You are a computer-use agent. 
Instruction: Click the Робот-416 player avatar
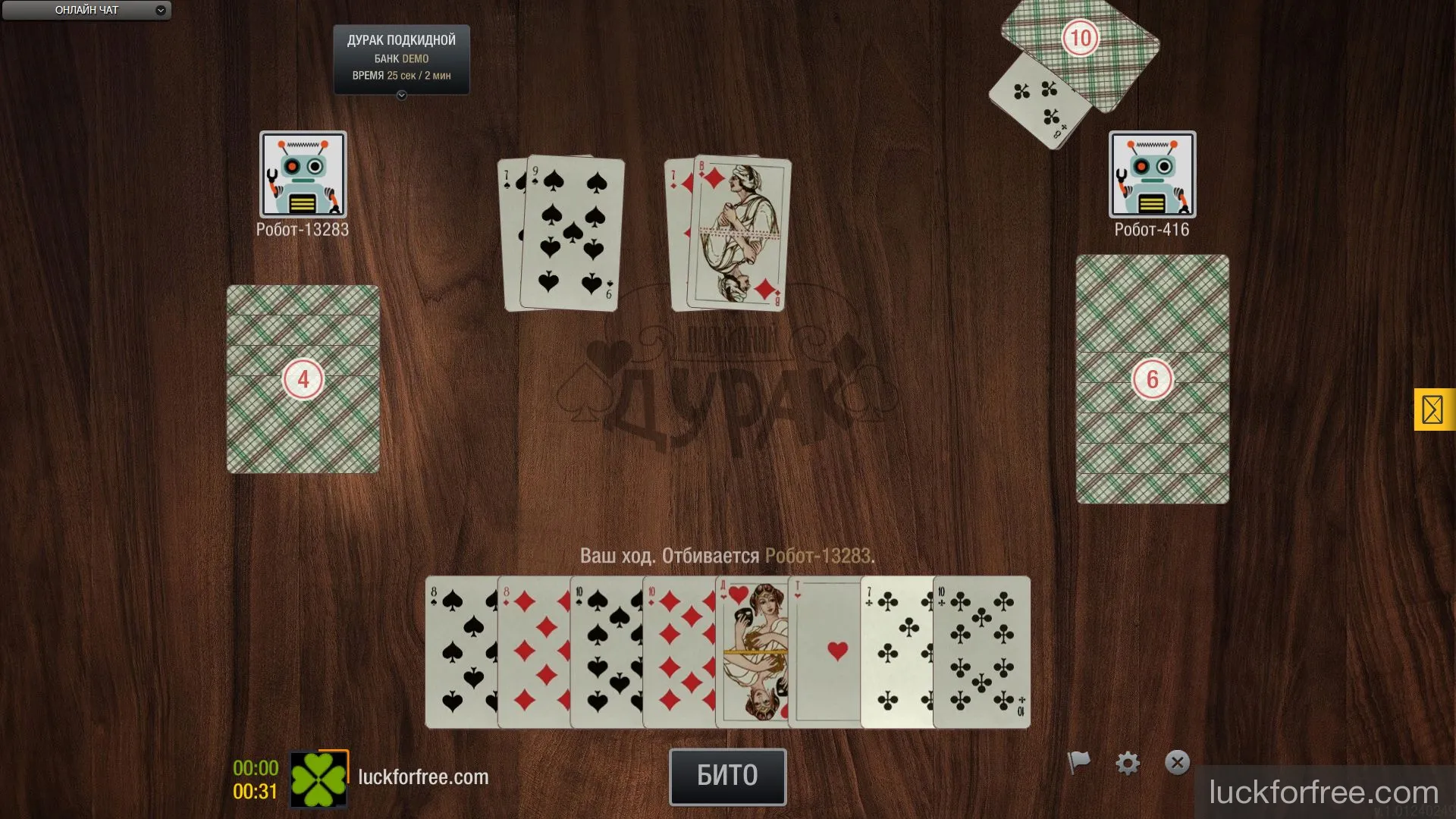click(1152, 174)
